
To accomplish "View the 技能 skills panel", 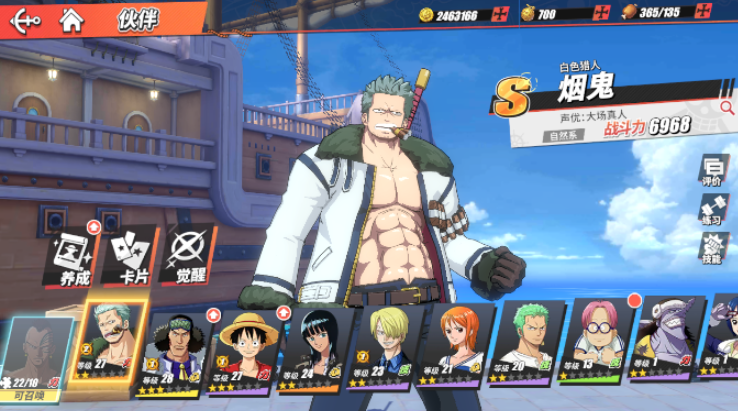I will pyautogui.click(x=713, y=249).
